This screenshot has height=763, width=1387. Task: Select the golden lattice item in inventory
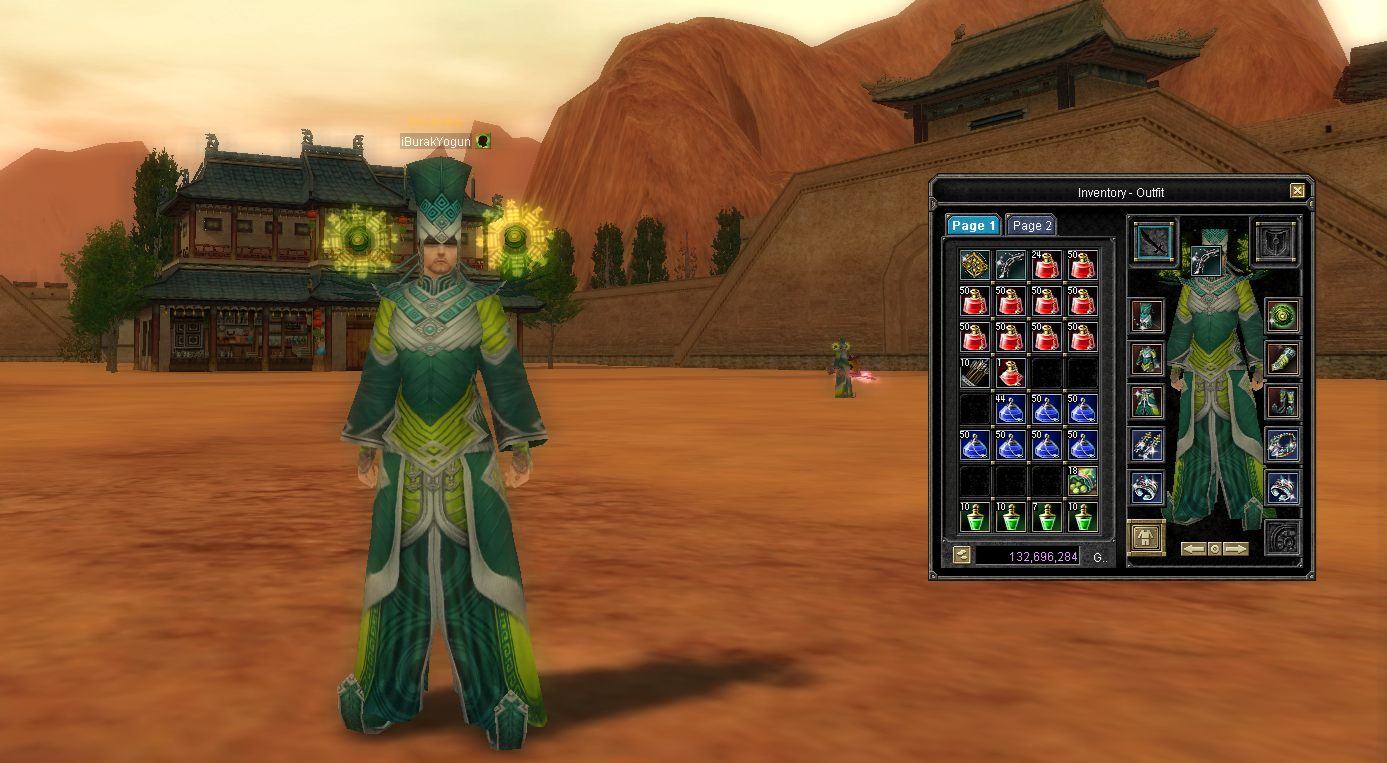click(975, 265)
